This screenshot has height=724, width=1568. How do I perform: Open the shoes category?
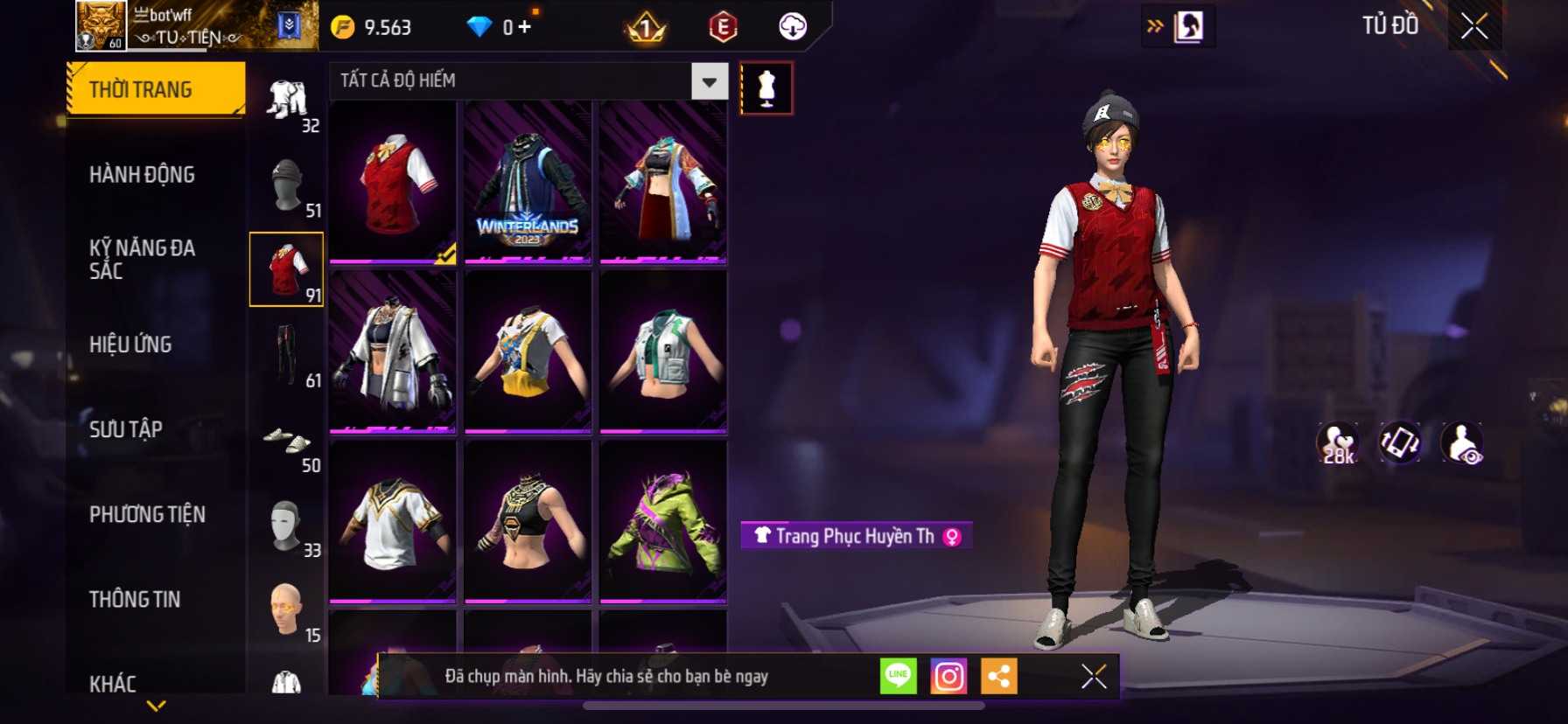(287, 441)
